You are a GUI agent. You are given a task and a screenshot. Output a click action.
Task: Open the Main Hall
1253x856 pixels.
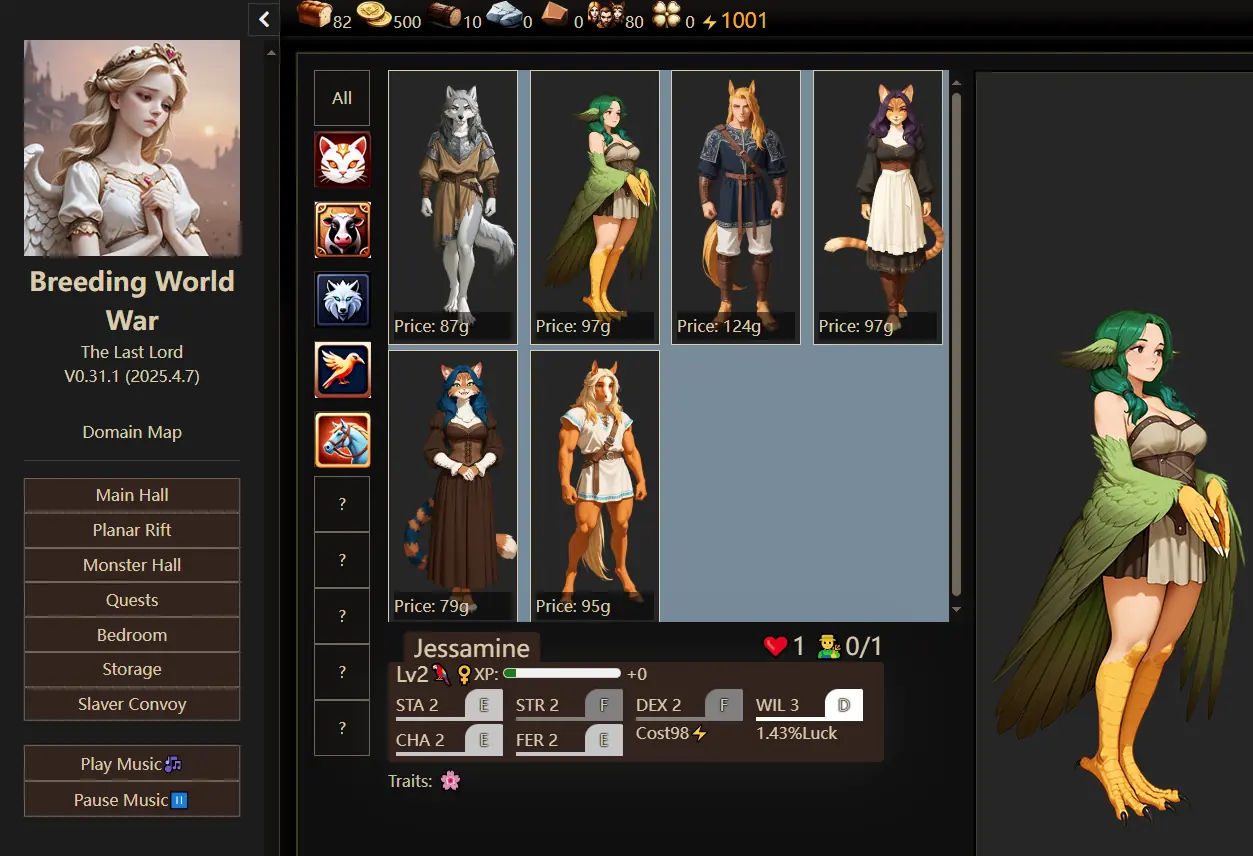click(x=132, y=495)
